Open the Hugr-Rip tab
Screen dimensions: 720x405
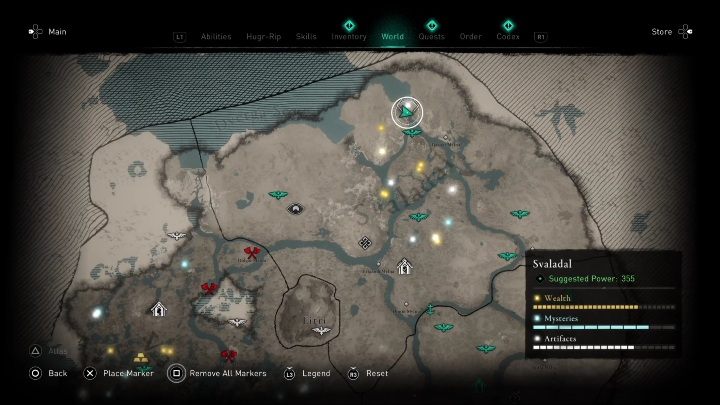[x=264, y=37]
